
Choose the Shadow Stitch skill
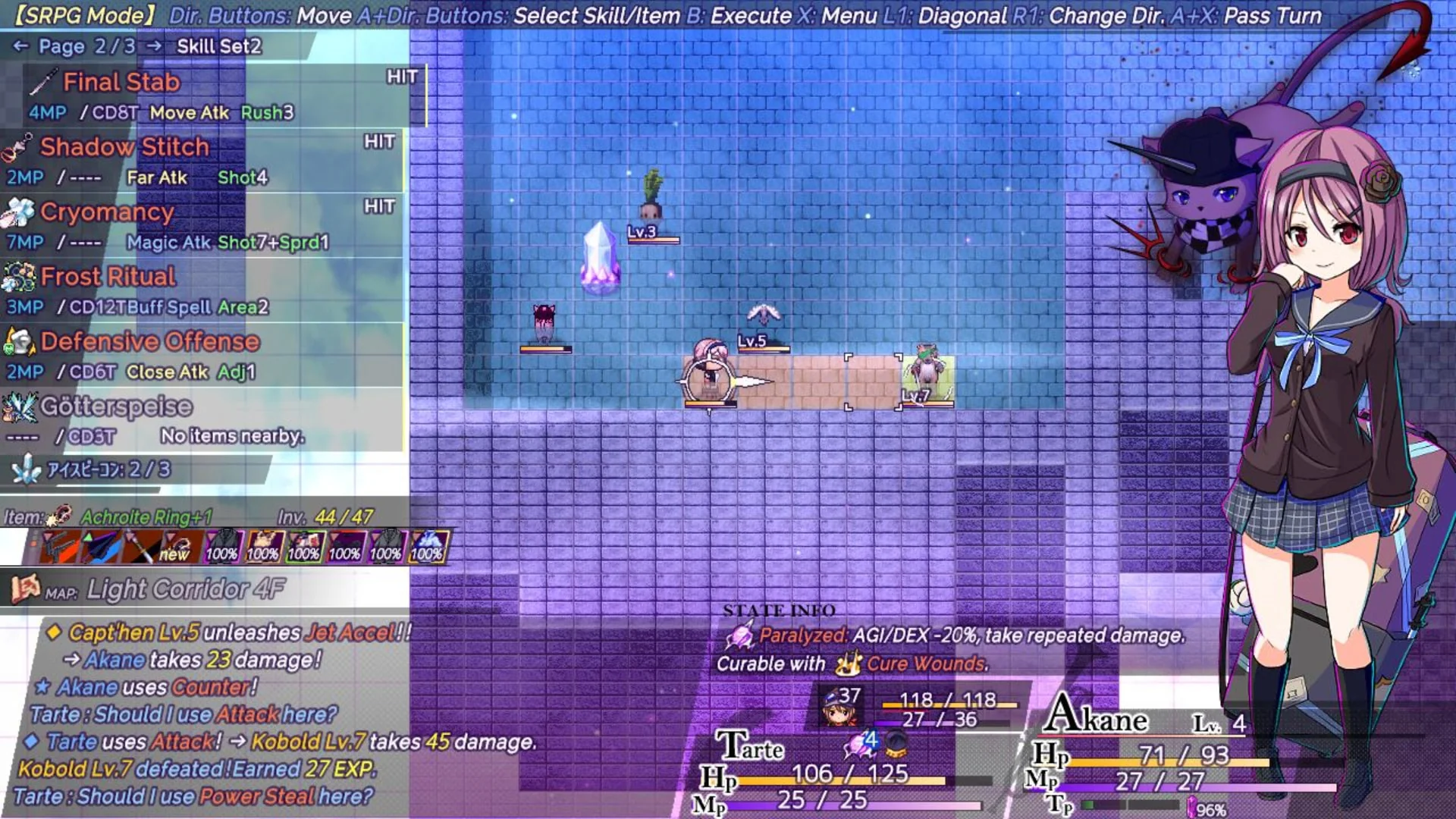pos(124,147)
